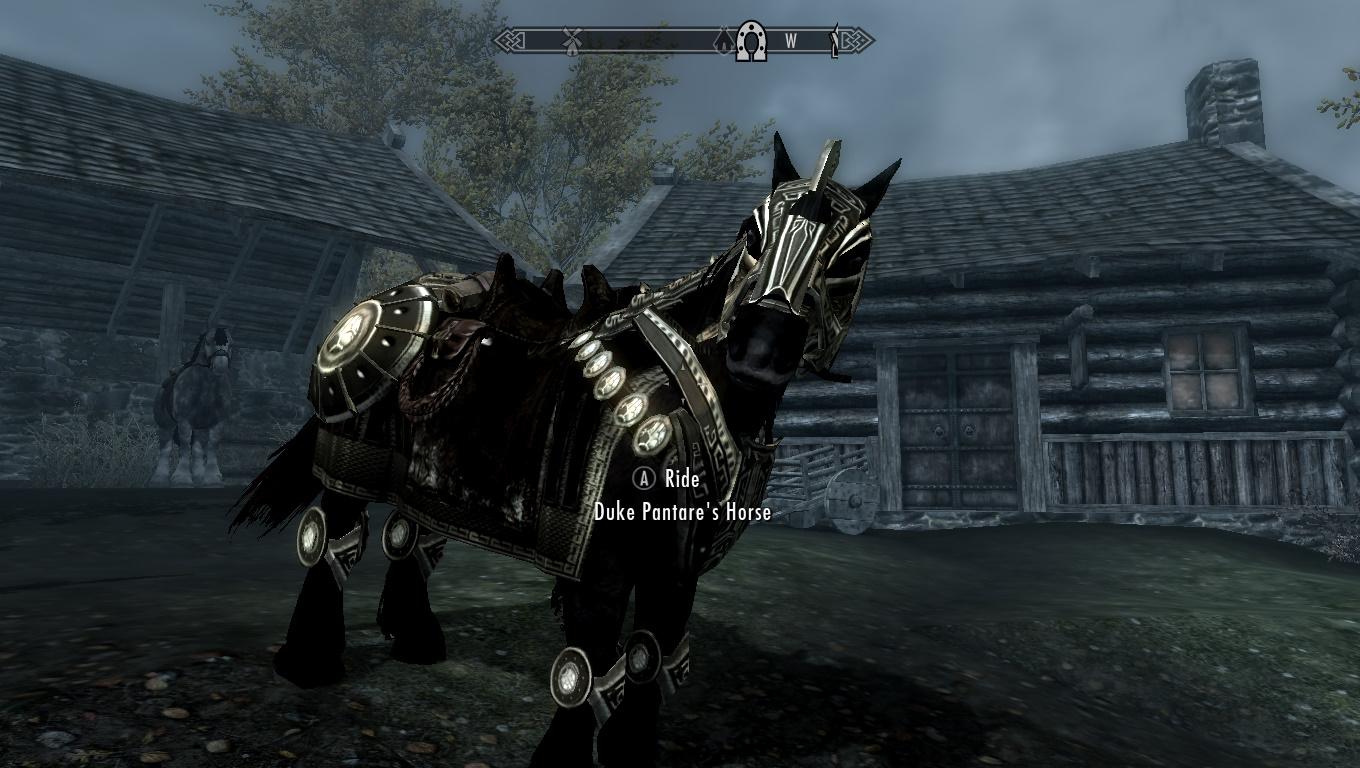Click the dark house marker on the compass
Viewport: 1360px width, 768px height.
[724, 42]
